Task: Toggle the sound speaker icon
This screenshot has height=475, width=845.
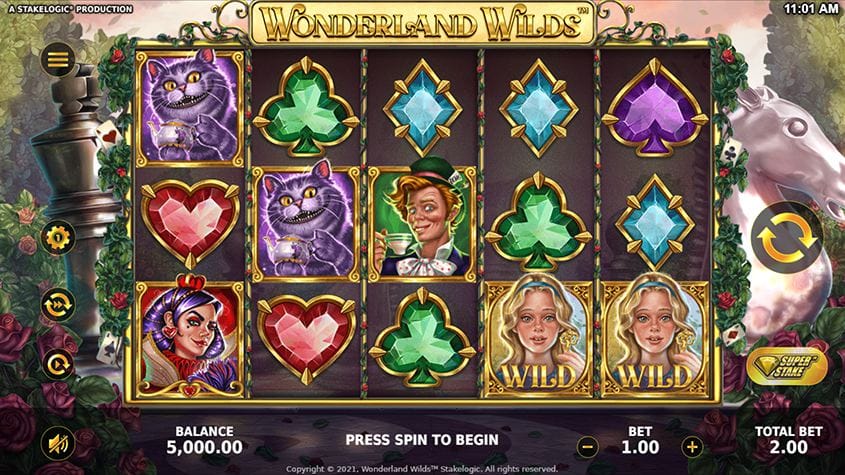Action: tap(57, 441)
